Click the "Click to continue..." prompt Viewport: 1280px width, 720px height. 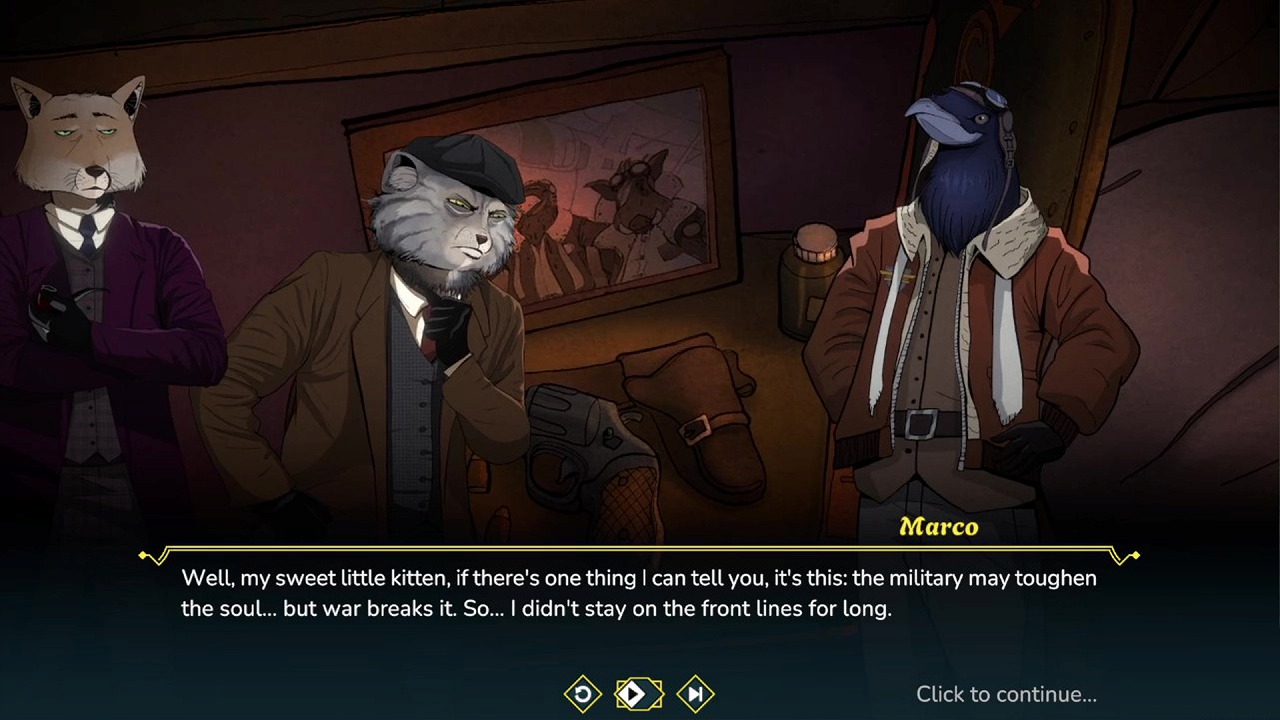[1005, 694]
